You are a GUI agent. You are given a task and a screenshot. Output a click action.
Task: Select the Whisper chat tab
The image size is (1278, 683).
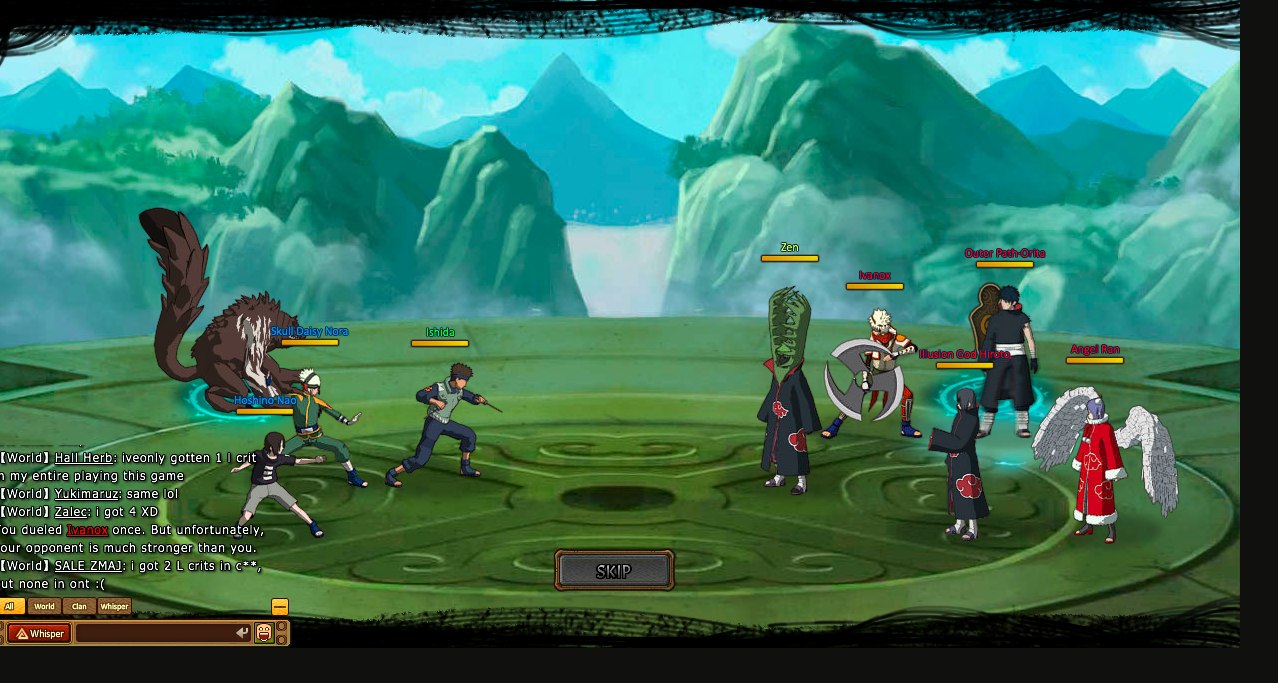[x=114, y=606]
